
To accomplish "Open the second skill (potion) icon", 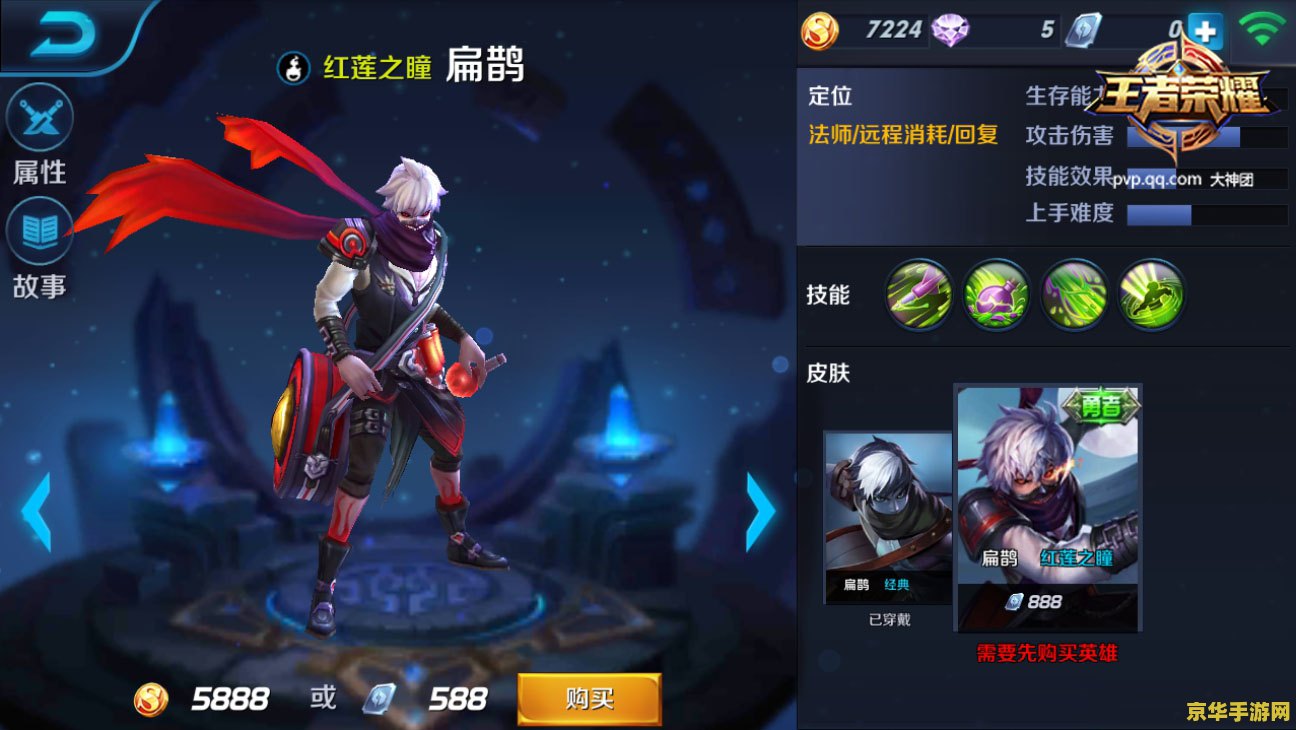I will coord(994,296).
